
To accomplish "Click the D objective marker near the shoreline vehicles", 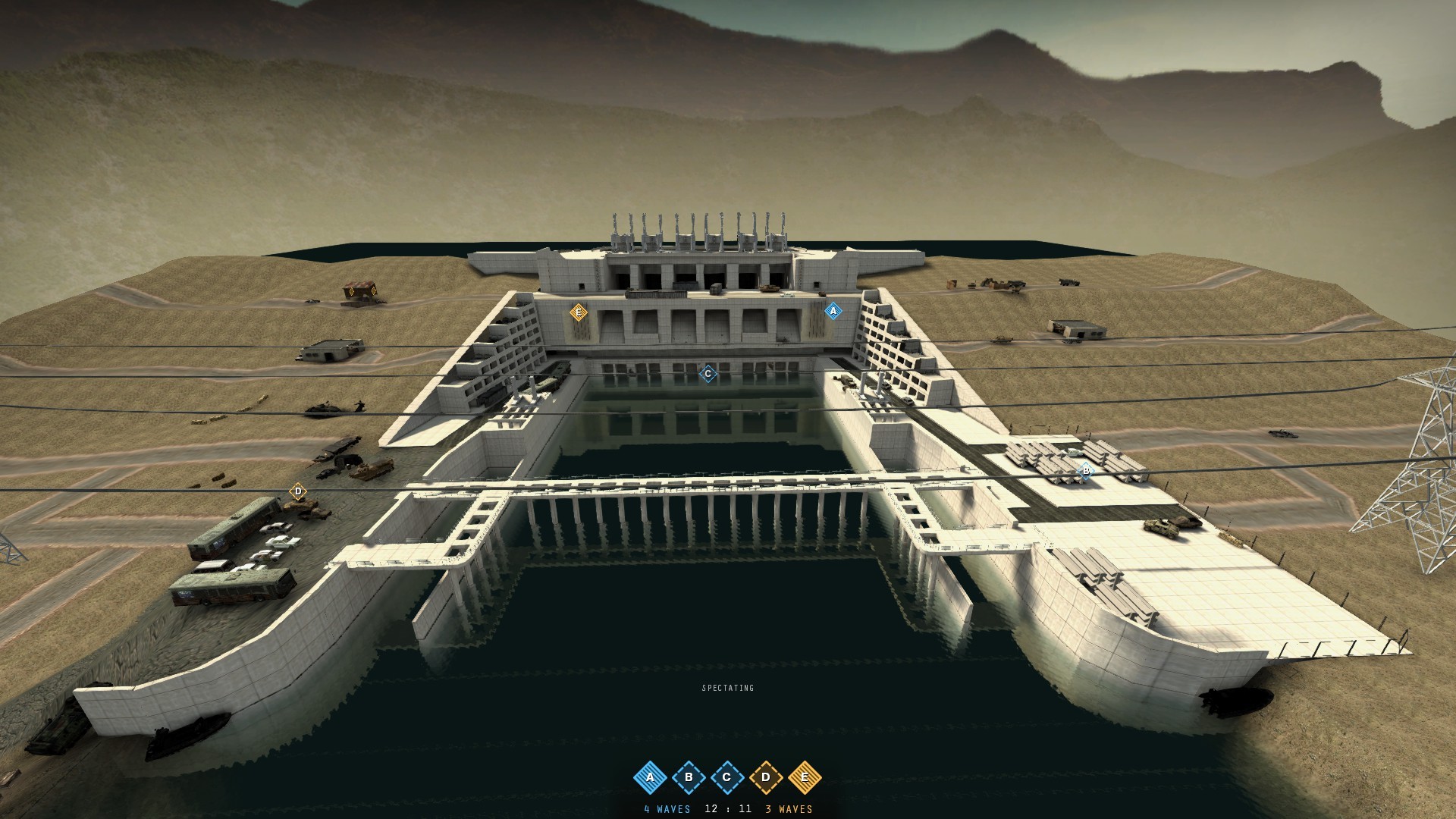I will 298,491.
